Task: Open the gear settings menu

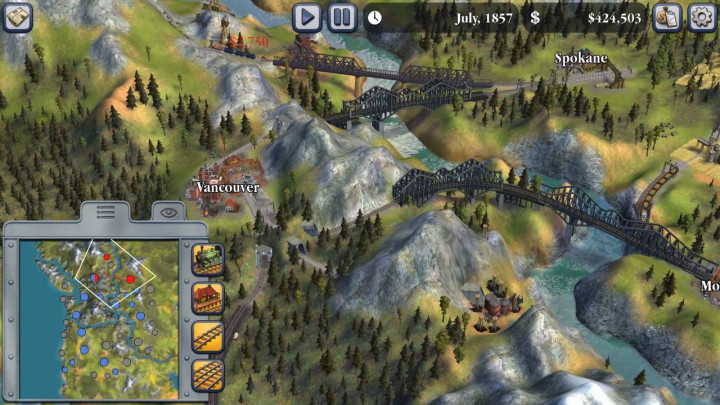Action: pyautogui.click(x=699, y=17)
